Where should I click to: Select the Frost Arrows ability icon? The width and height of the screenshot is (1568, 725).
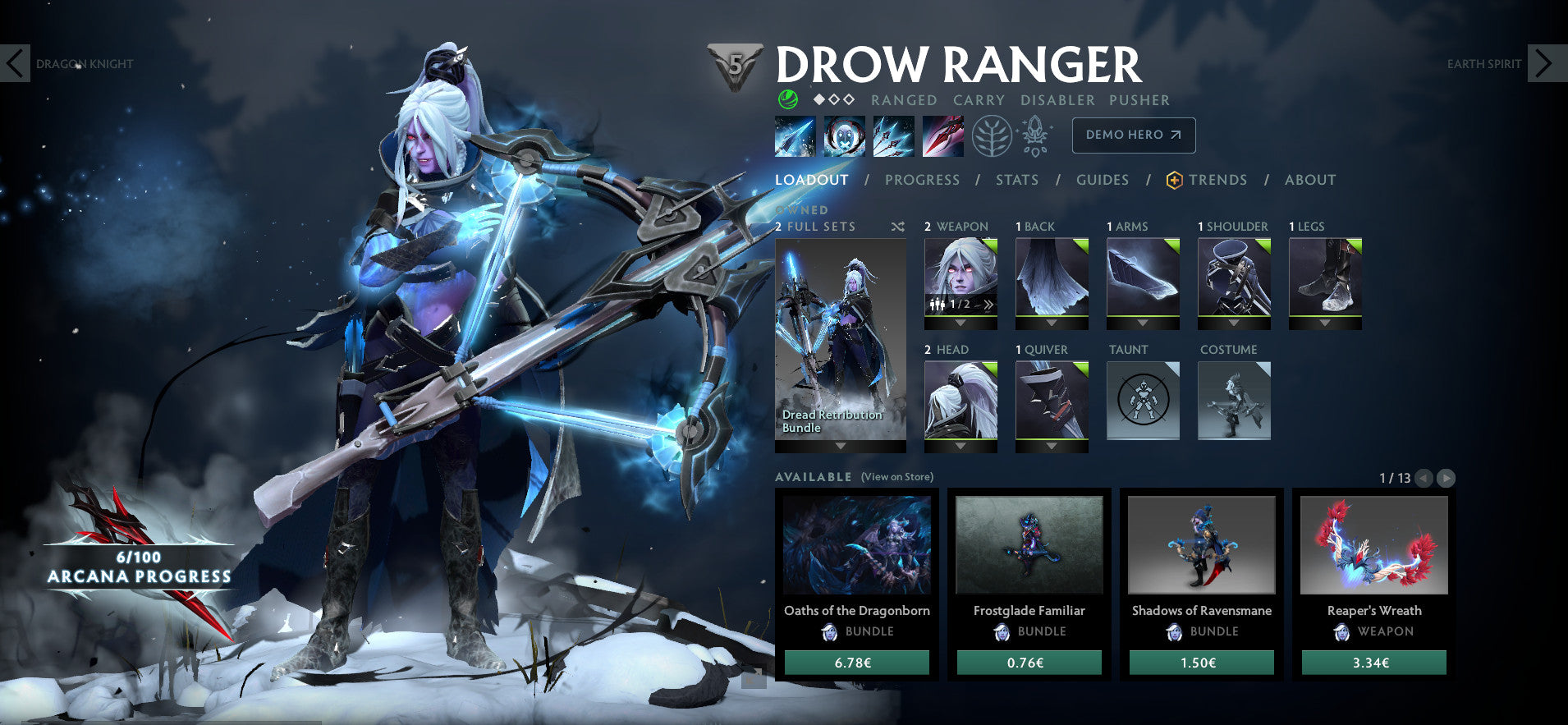(794, 136)
